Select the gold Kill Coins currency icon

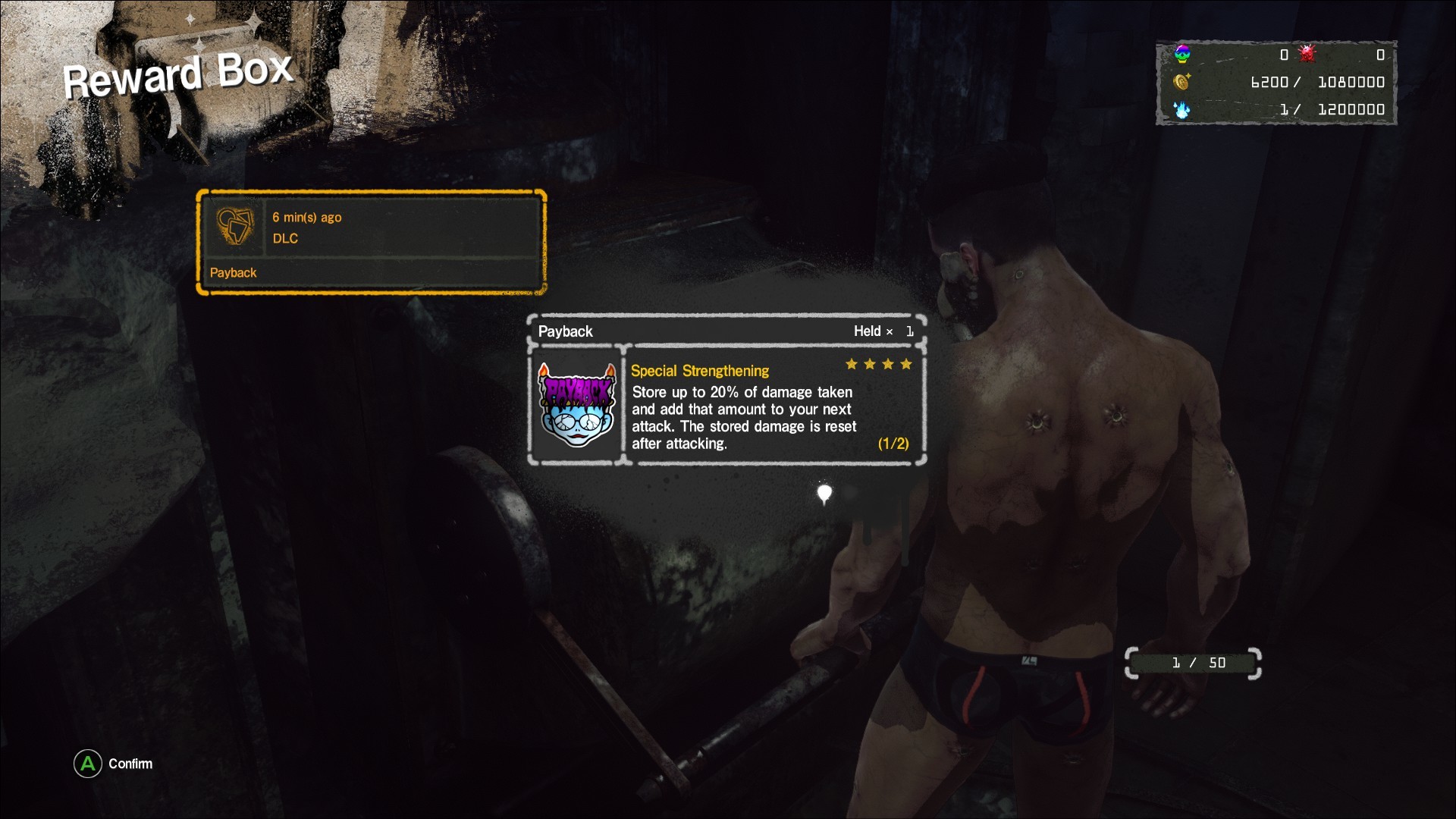[x=1181, y=82]
